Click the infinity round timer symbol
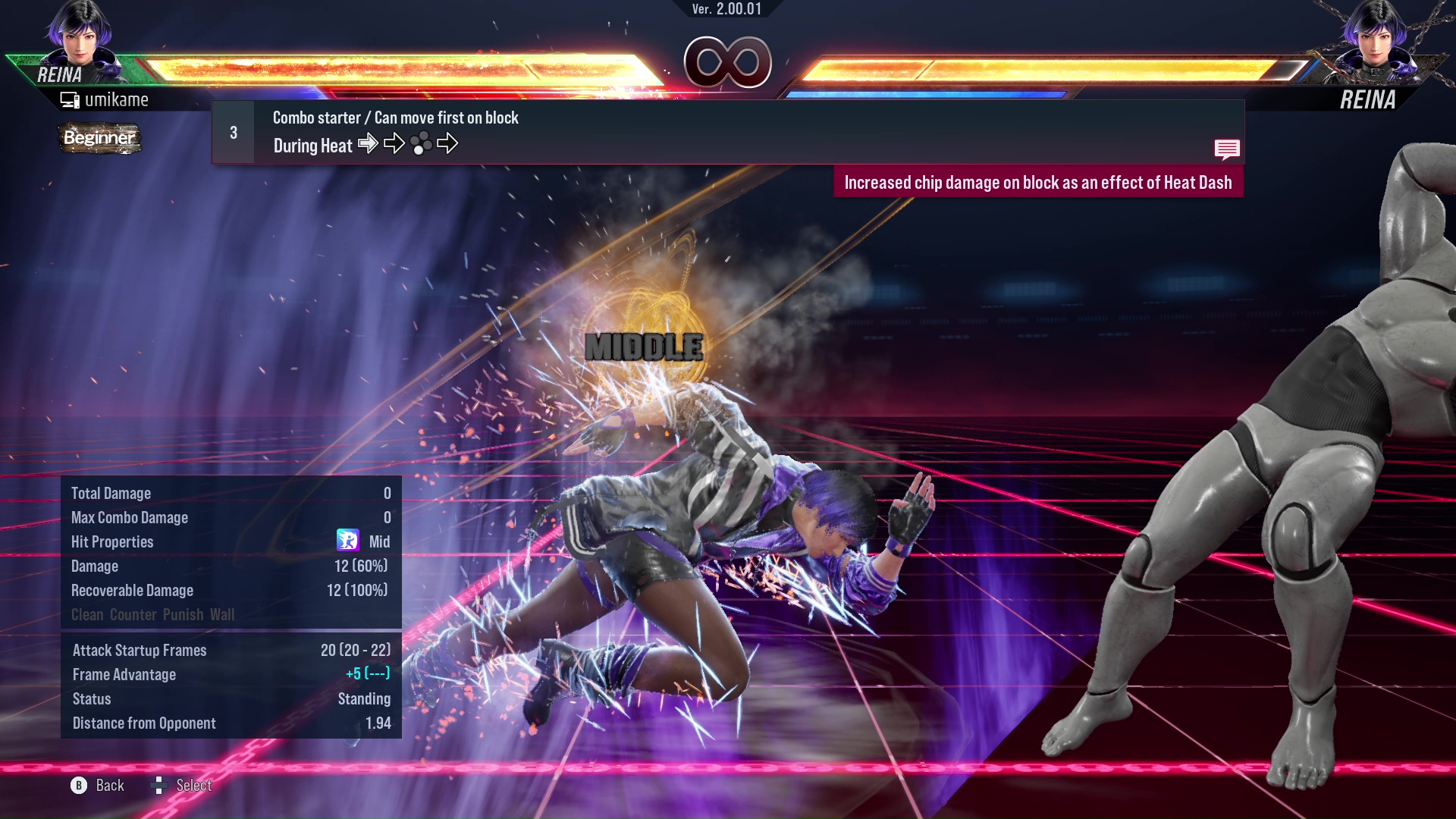The height and width of the screenshot is (819, 1456). pyautogui.click(x=728, y=63)
